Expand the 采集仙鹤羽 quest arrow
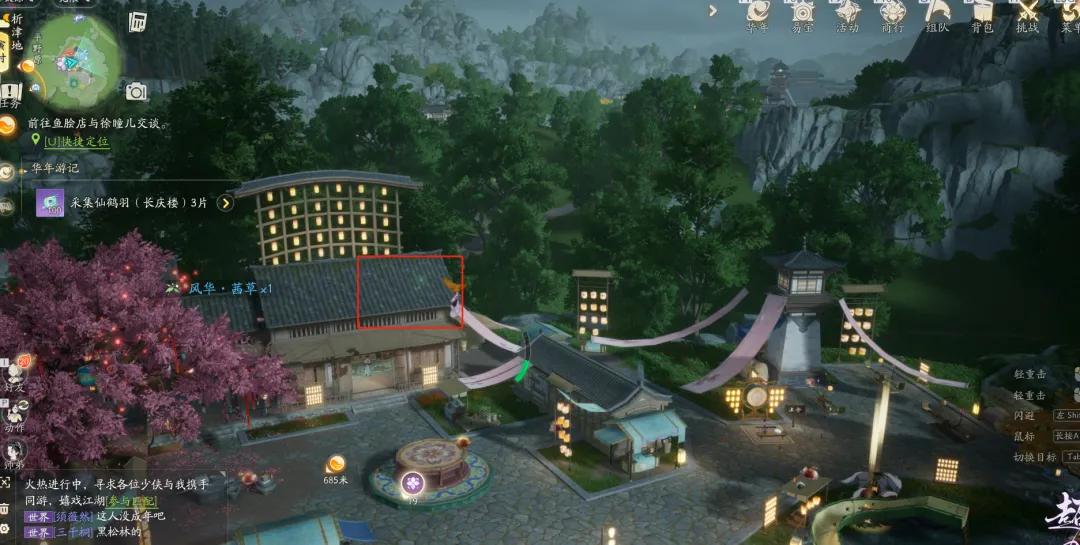The width and height of the screenshot is (1080, 545). [226, 203]
